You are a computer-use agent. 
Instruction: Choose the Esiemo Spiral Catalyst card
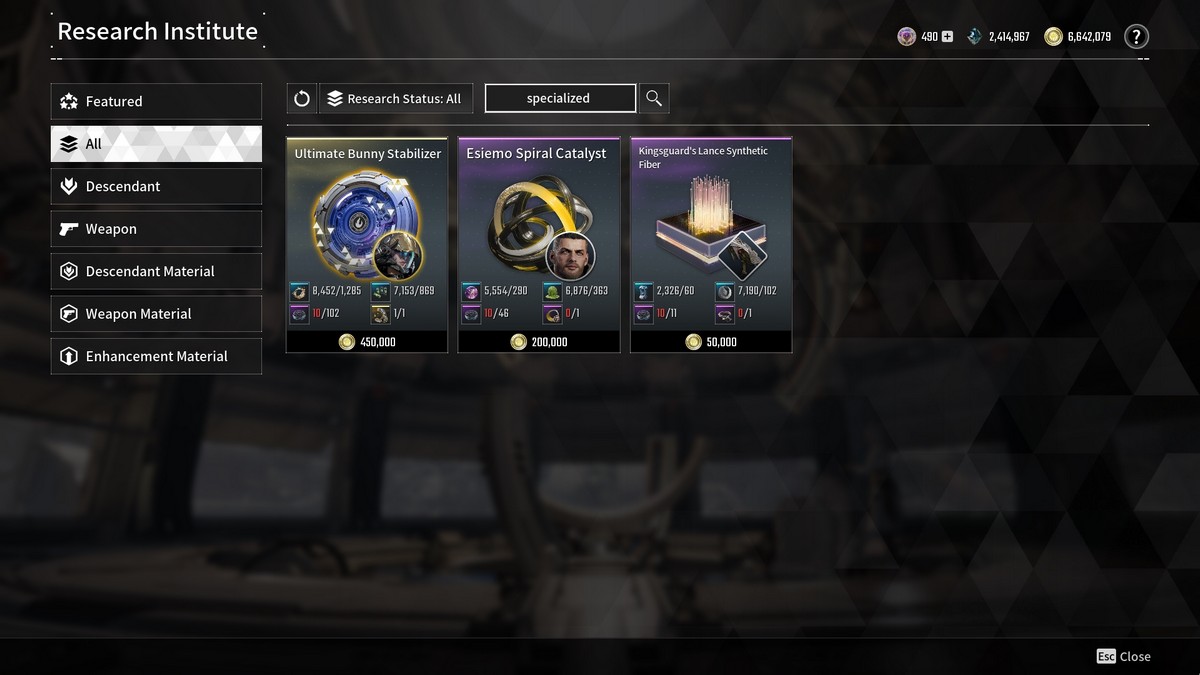539,245
